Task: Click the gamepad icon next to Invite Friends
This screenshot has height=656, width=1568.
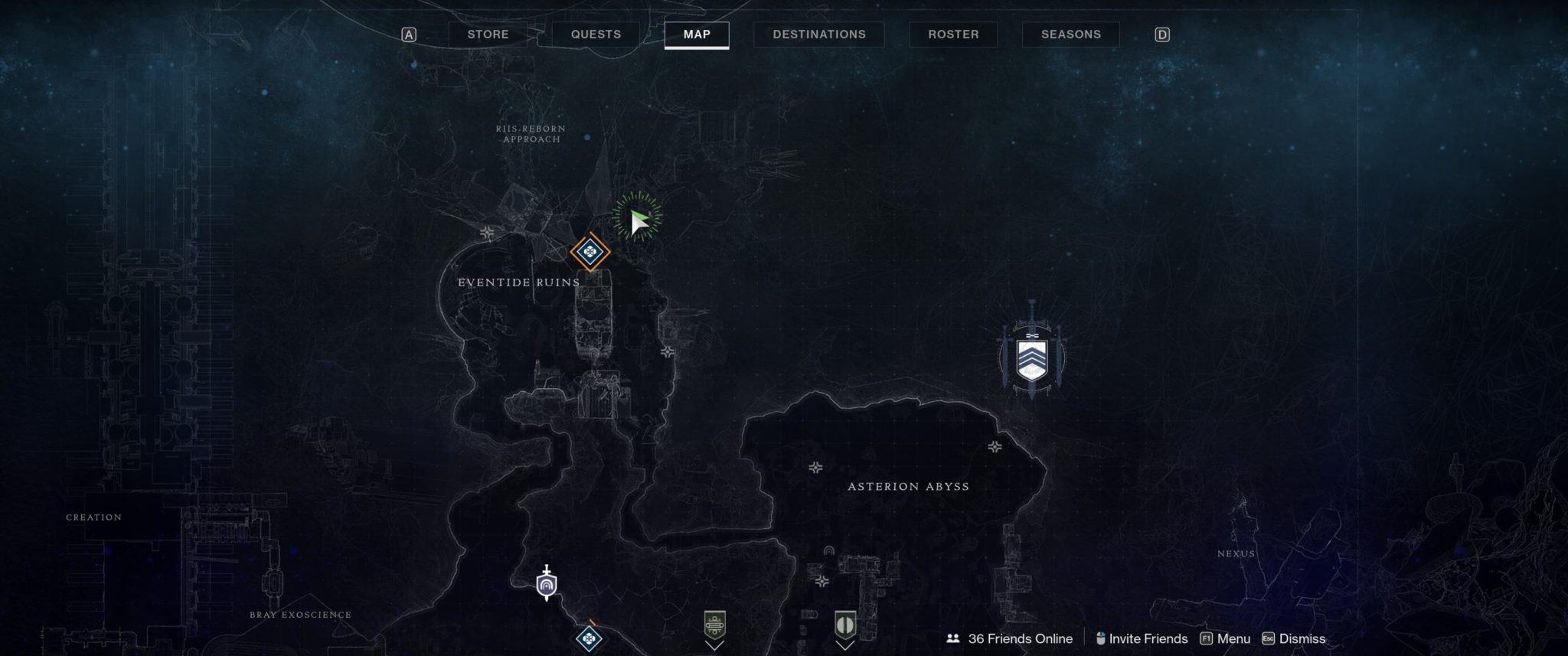Action: [1100, 638]
